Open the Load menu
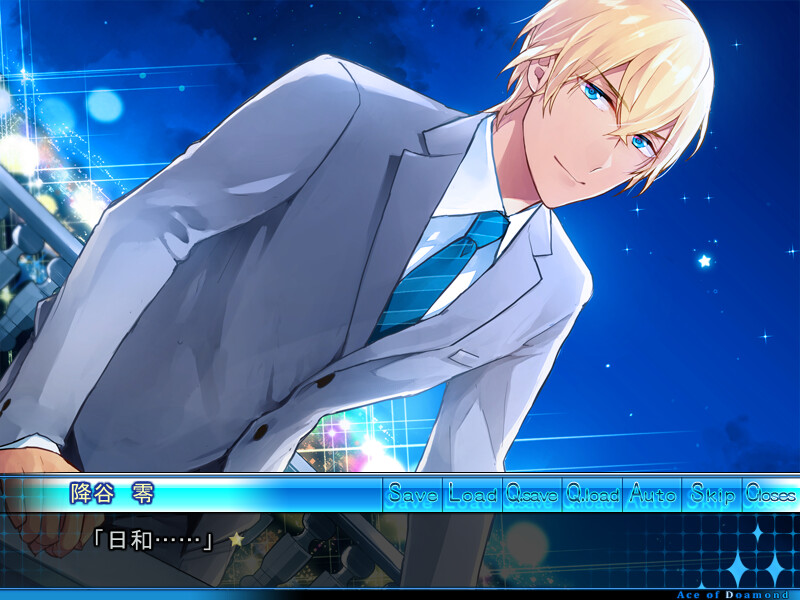Viewport: 800px width, 600px height. (x=472, y=494)
